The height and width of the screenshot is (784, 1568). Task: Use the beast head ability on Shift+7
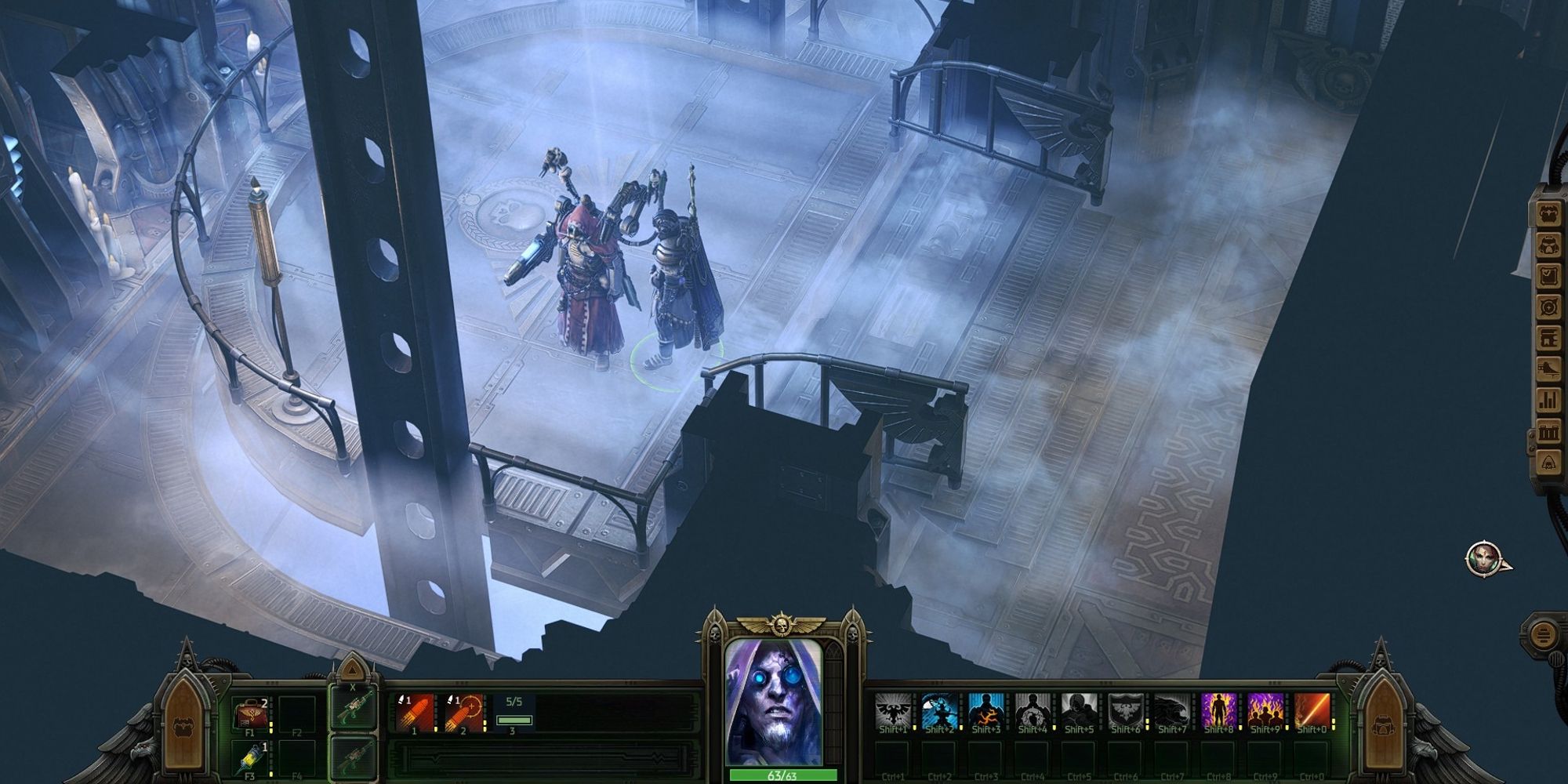click(1171, 711)
